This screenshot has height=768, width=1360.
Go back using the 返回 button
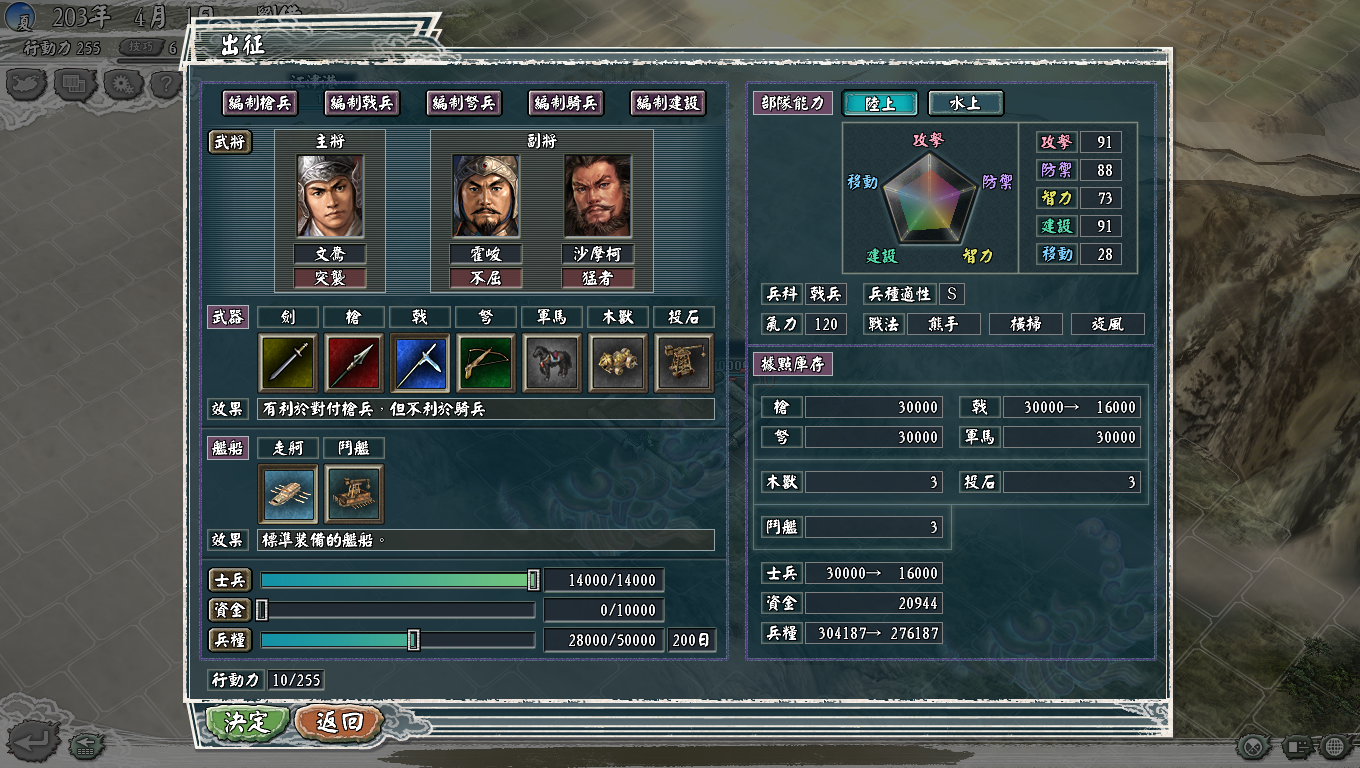pos(340,722)
